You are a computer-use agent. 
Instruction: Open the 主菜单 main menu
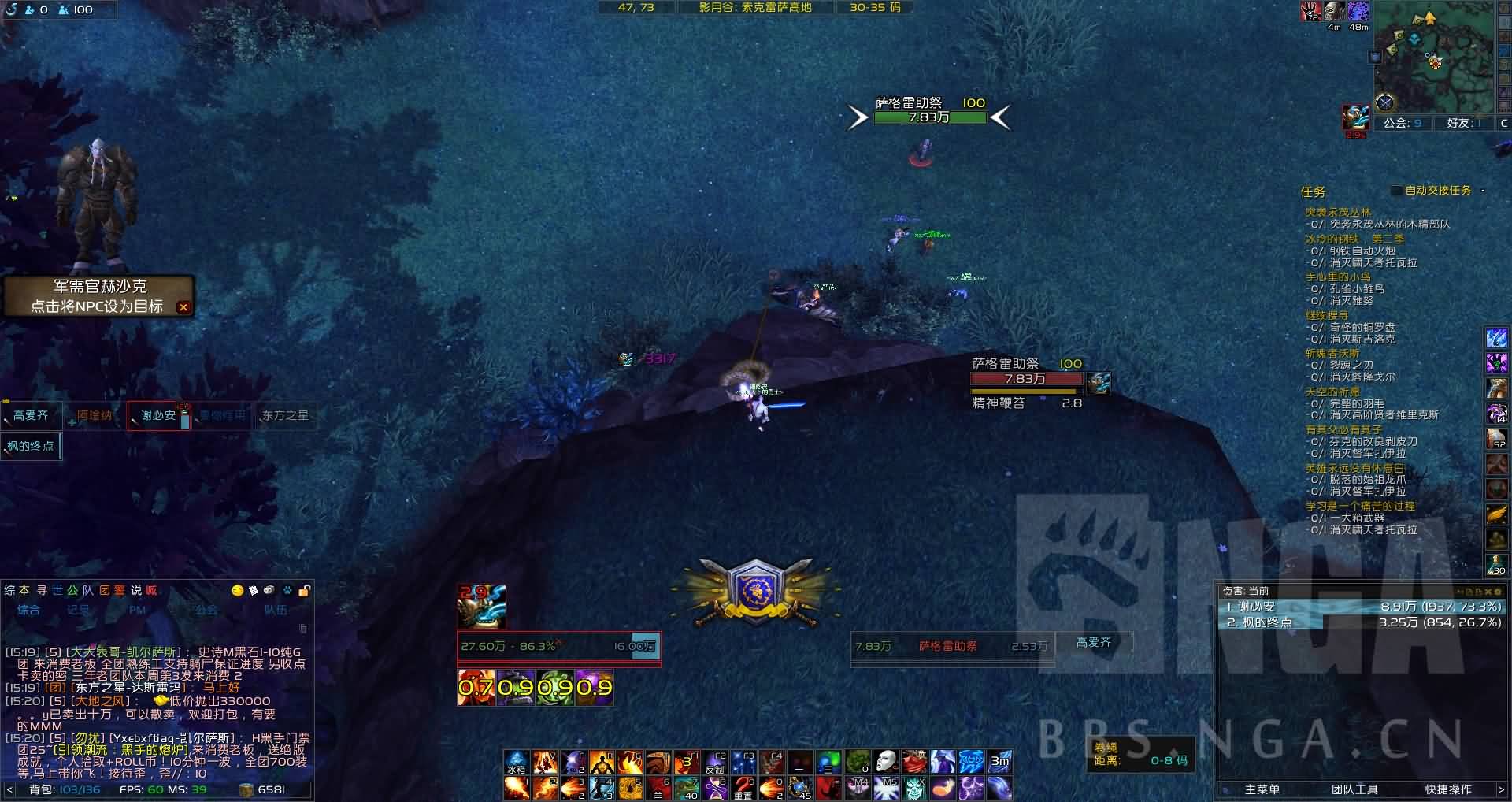pyautogui.click(x=1262, y=789)
